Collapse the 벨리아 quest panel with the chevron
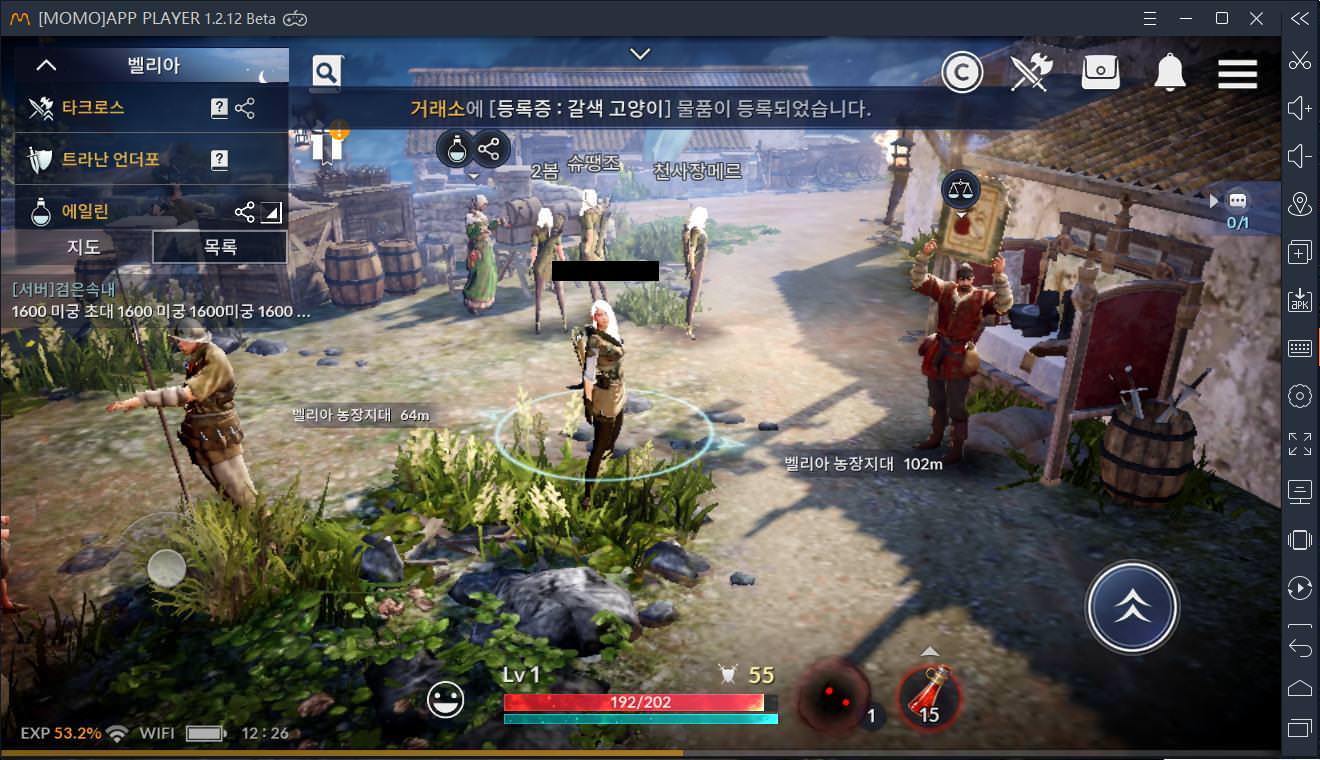Viewport: 1320px width, 760px height. [x=44, y=64]
